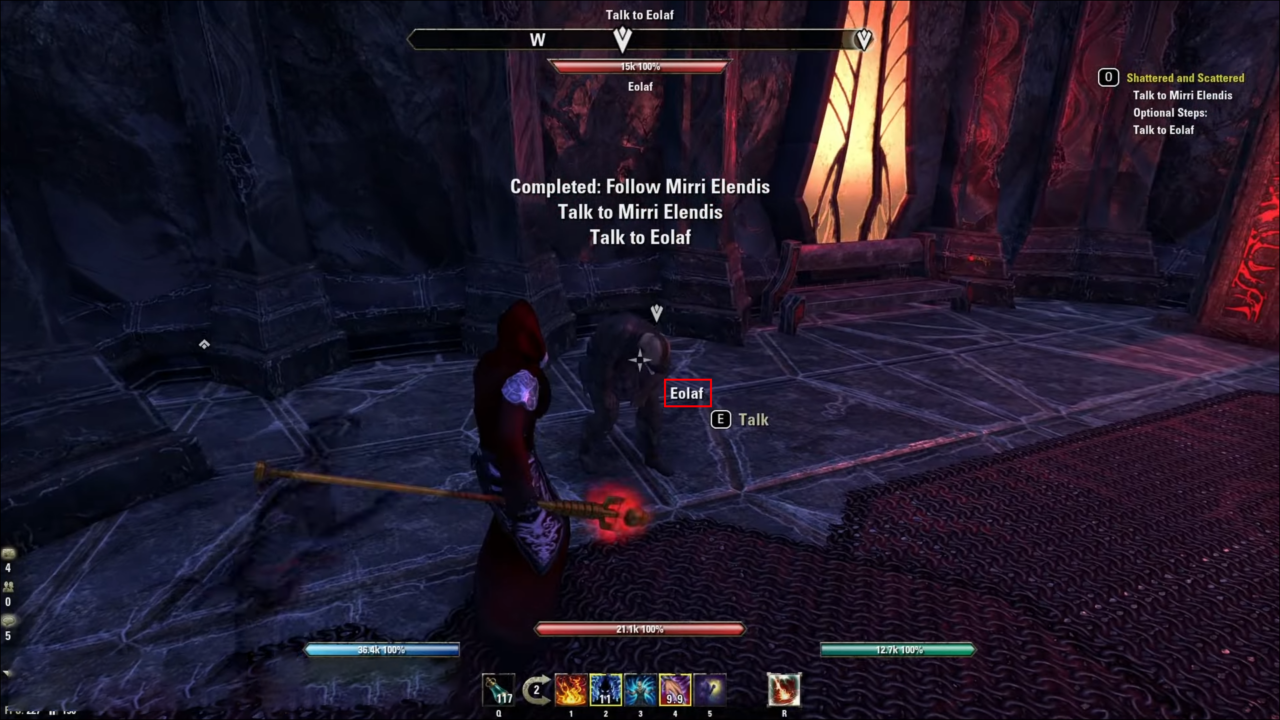Select the potion quick slot icon
Viewport: 1280px width, 720px height.
[498, 690]
